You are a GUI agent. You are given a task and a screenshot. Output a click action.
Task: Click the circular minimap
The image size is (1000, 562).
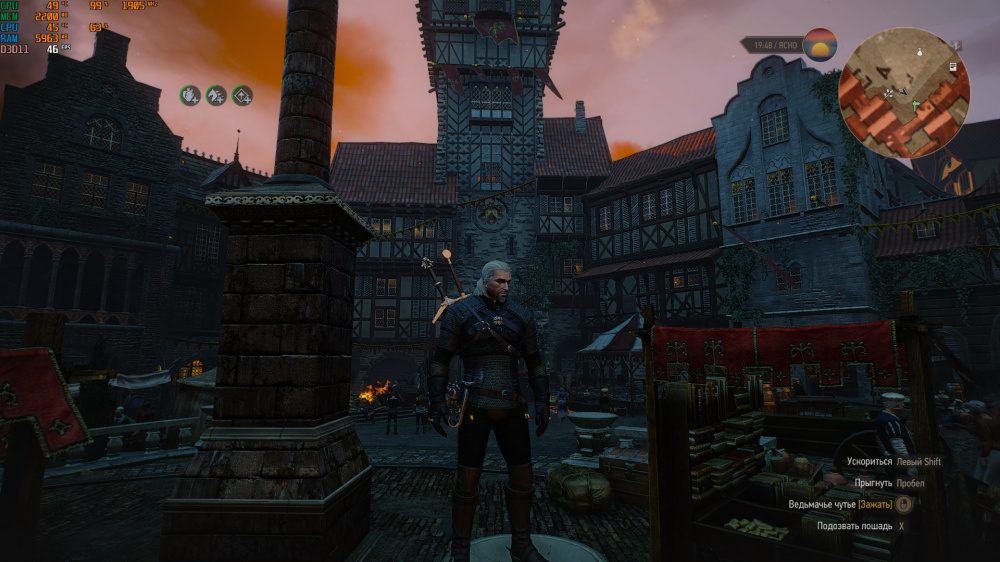coord(903,93)
